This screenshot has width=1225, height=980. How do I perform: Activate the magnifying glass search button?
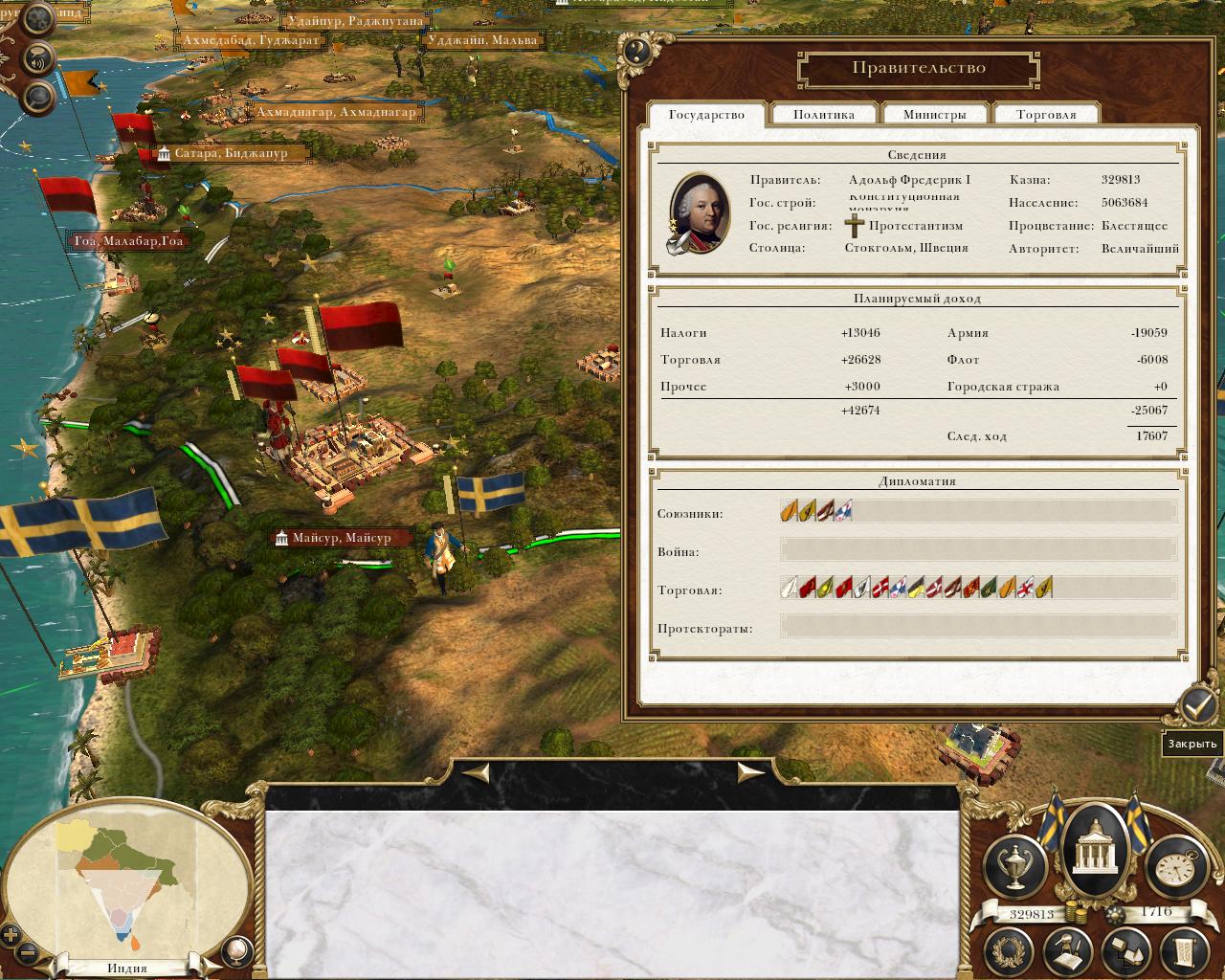point(39,96)
